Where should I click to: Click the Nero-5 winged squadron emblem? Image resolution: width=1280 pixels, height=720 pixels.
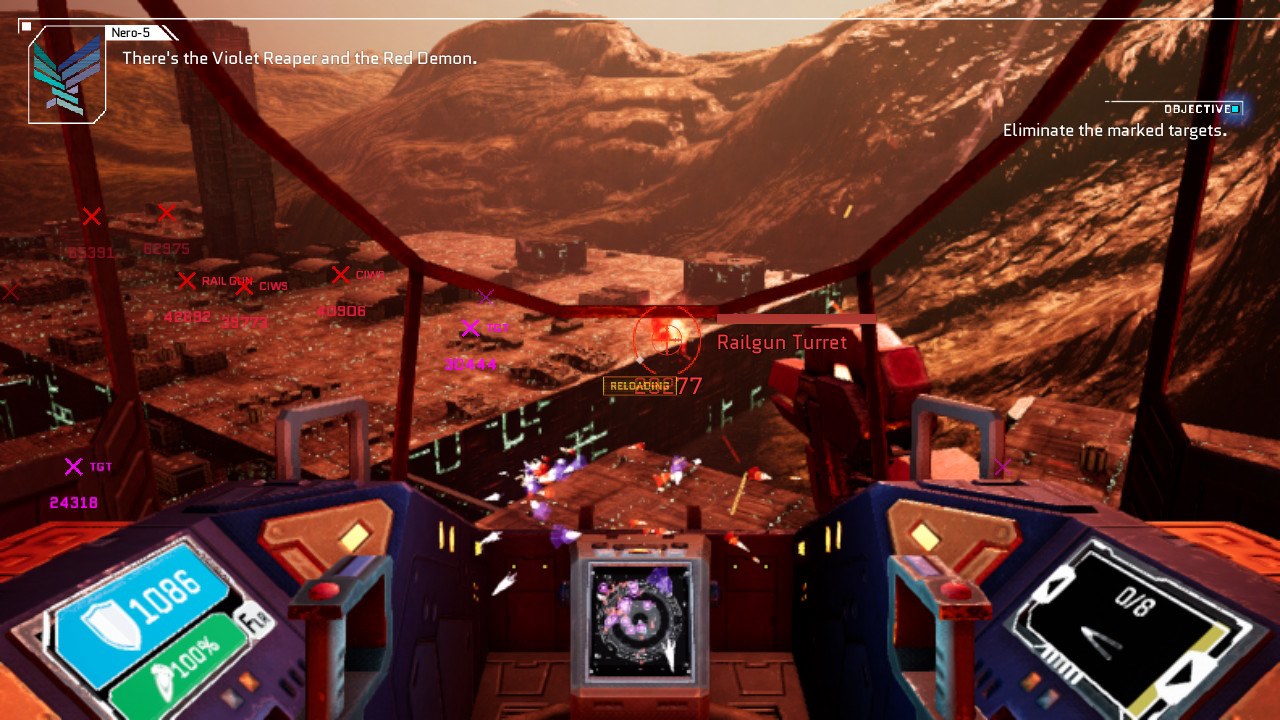[67, 77]
